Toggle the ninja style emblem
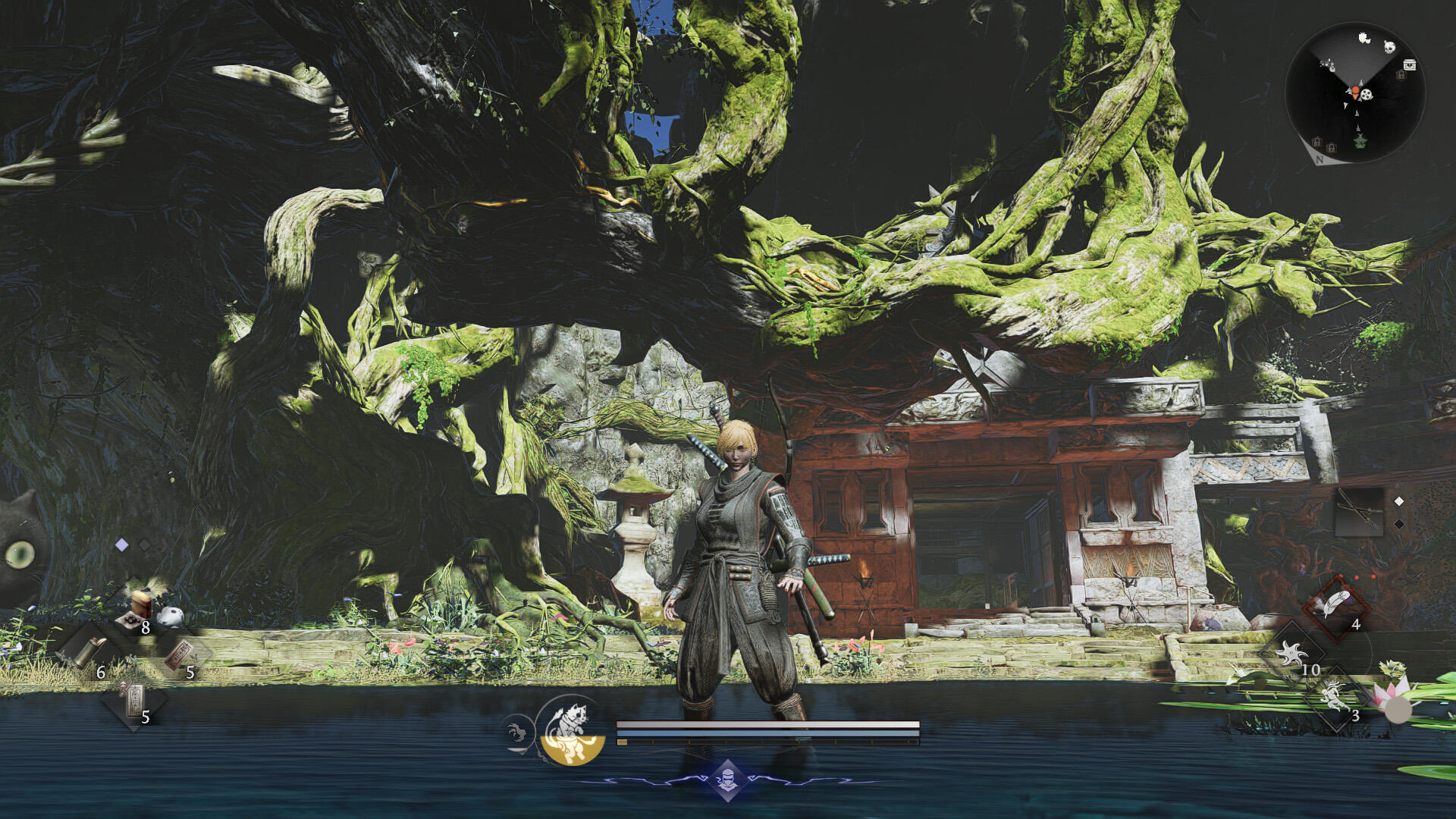This screenshot has width=1456, height=819. (728, 780)
